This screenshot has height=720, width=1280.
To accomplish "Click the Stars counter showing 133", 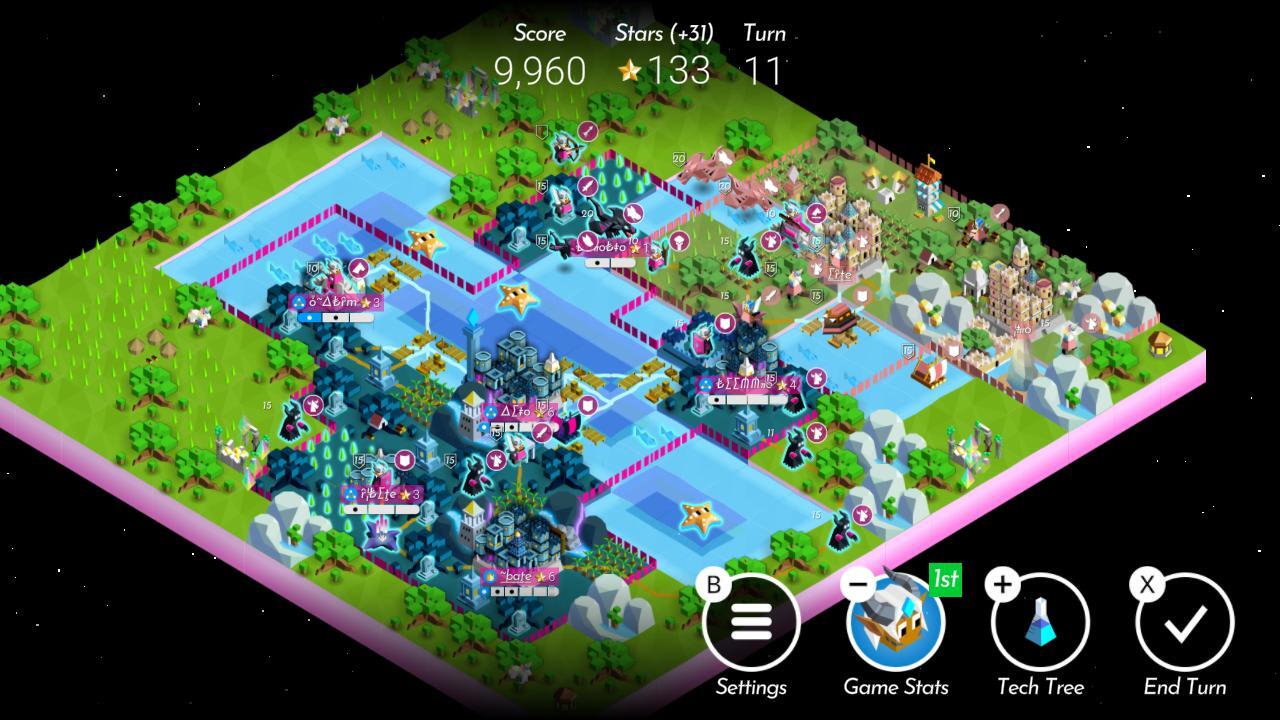I will point(665,70).
